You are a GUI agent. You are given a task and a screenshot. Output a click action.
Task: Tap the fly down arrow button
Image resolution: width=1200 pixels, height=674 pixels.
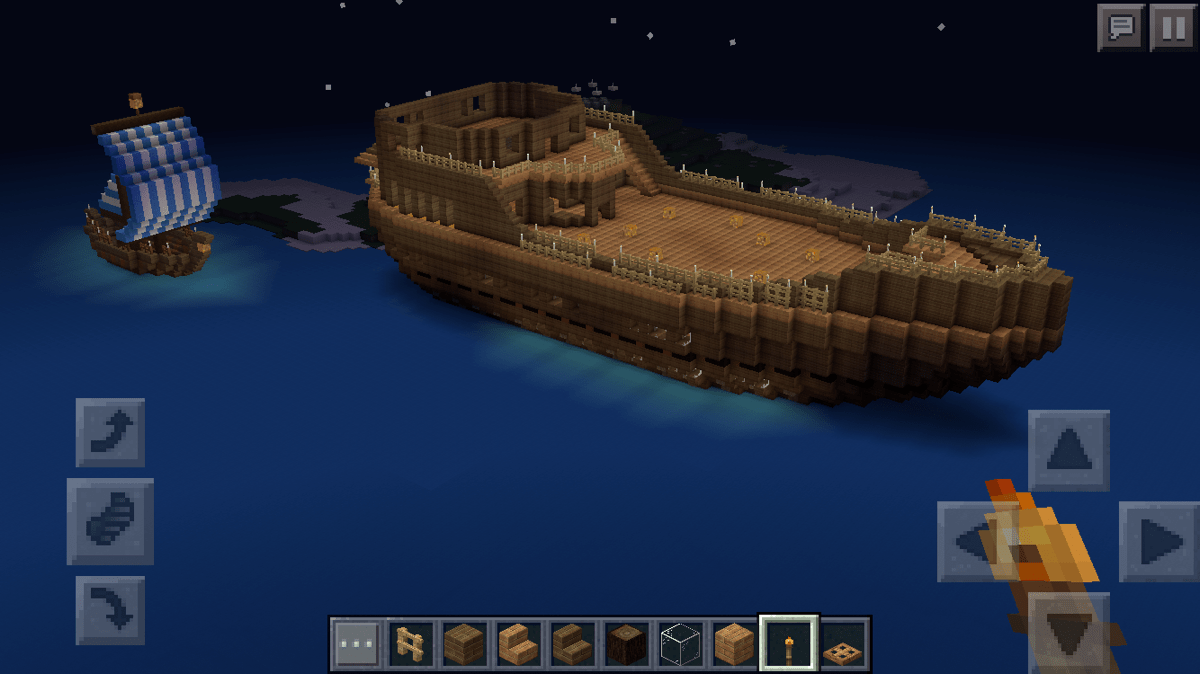point(110,610)
